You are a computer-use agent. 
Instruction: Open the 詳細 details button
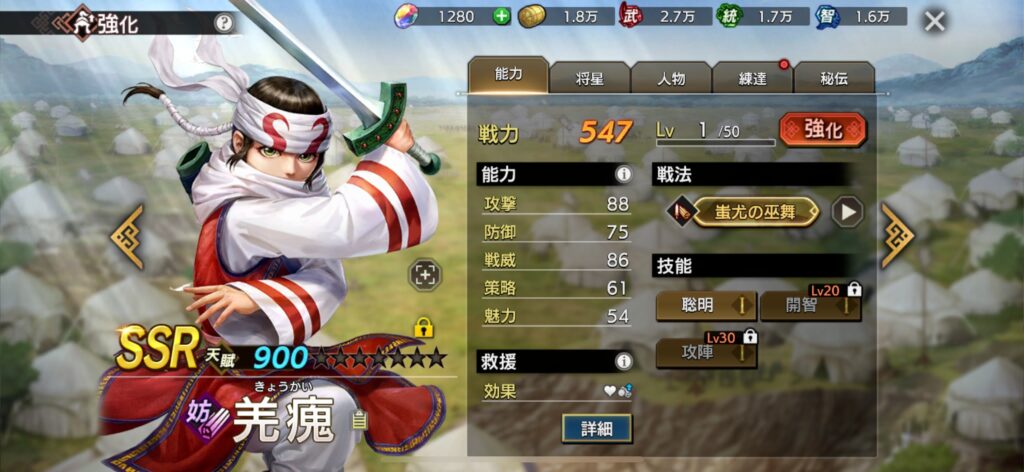coord(597,428)
